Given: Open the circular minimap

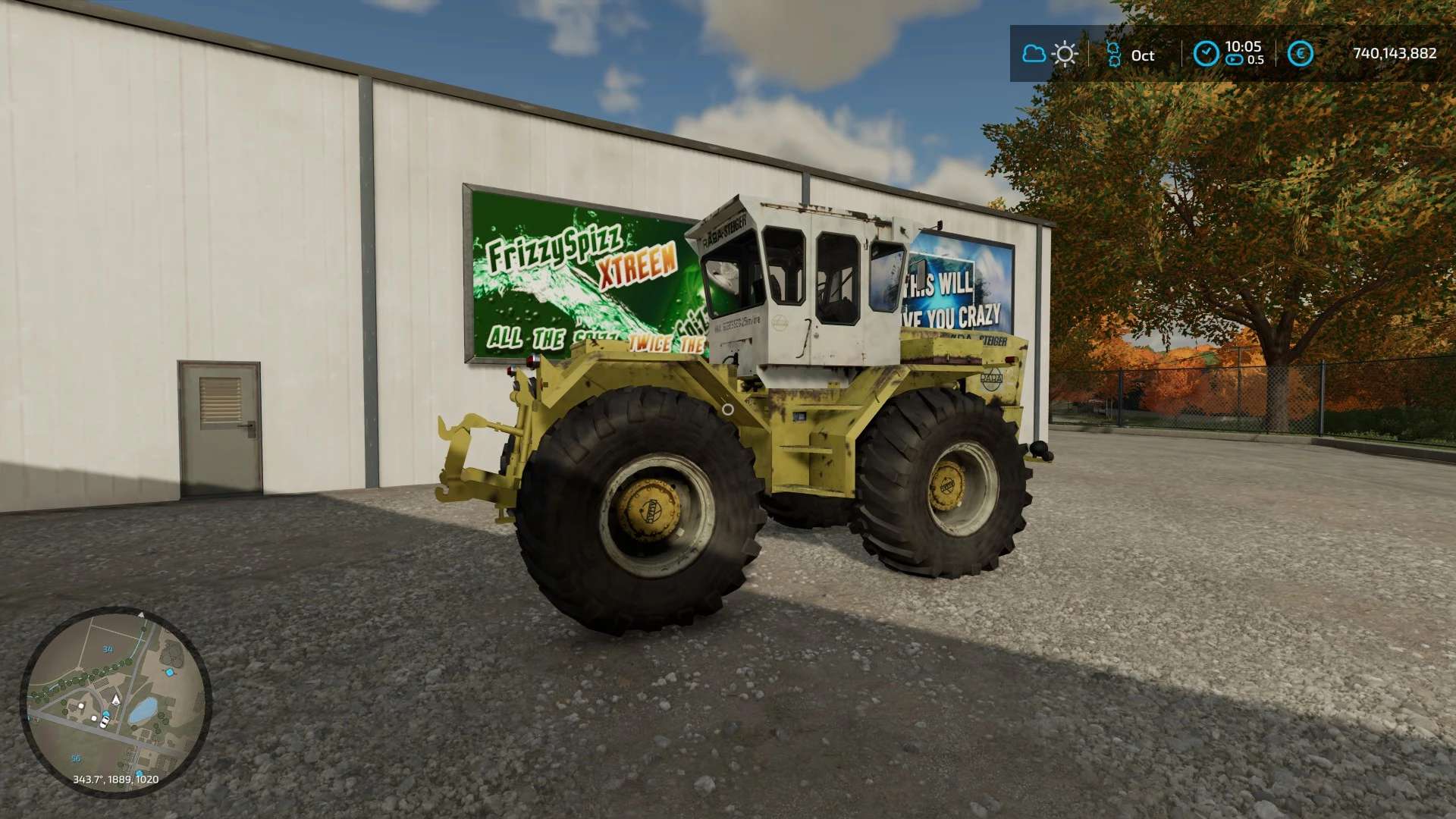Looking at the screenshot, I should click(115, 701).
